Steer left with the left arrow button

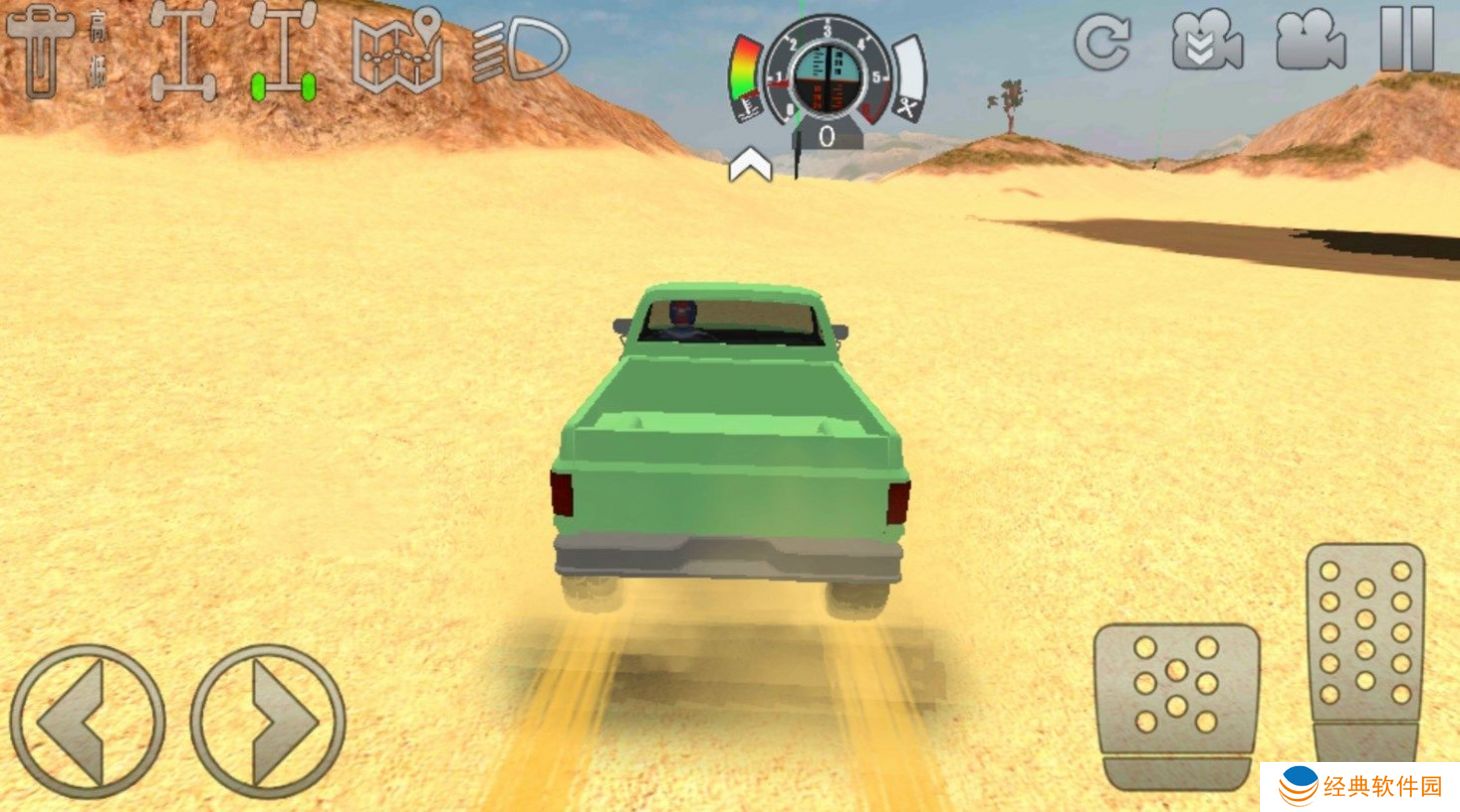coord(87,720)
